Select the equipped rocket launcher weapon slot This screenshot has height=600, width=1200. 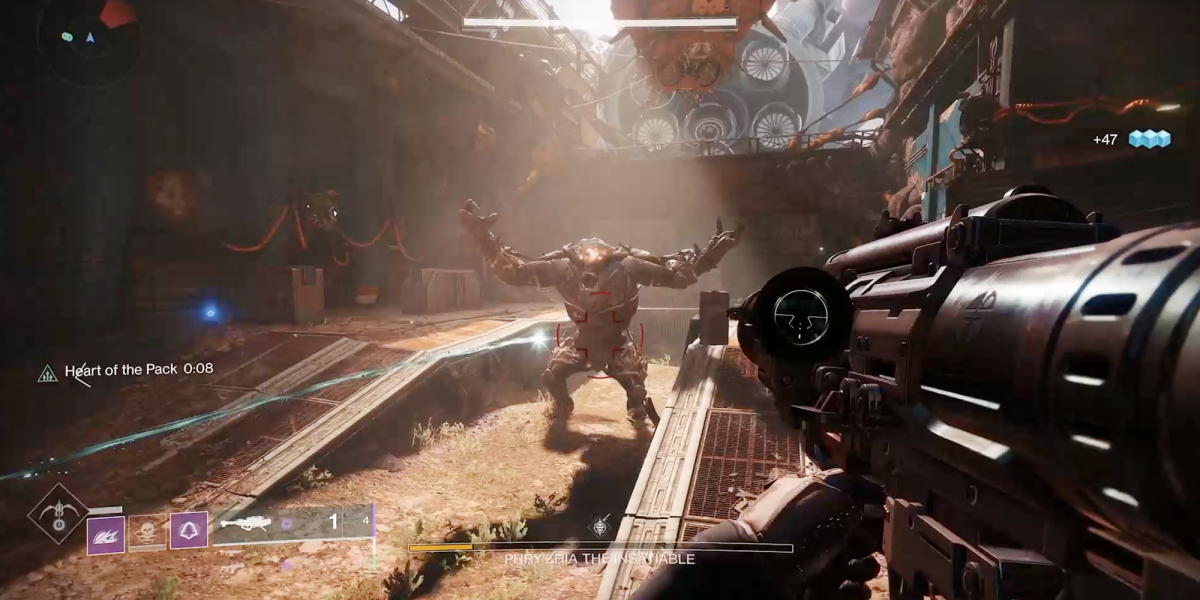tap(292, 524)
